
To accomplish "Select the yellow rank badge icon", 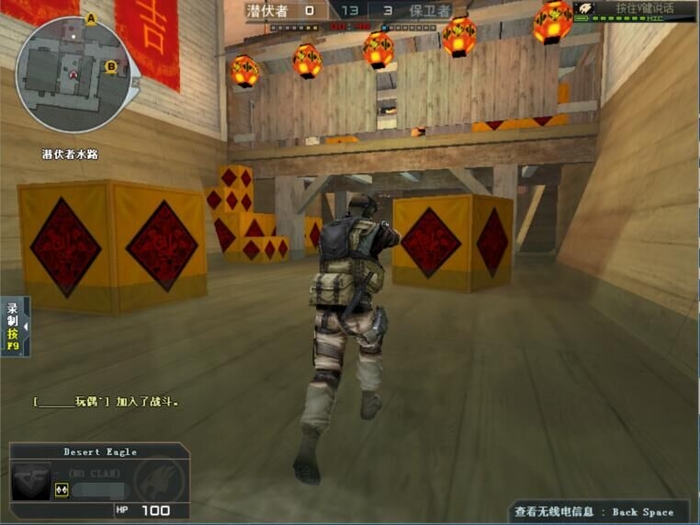I will click(61, 489).
